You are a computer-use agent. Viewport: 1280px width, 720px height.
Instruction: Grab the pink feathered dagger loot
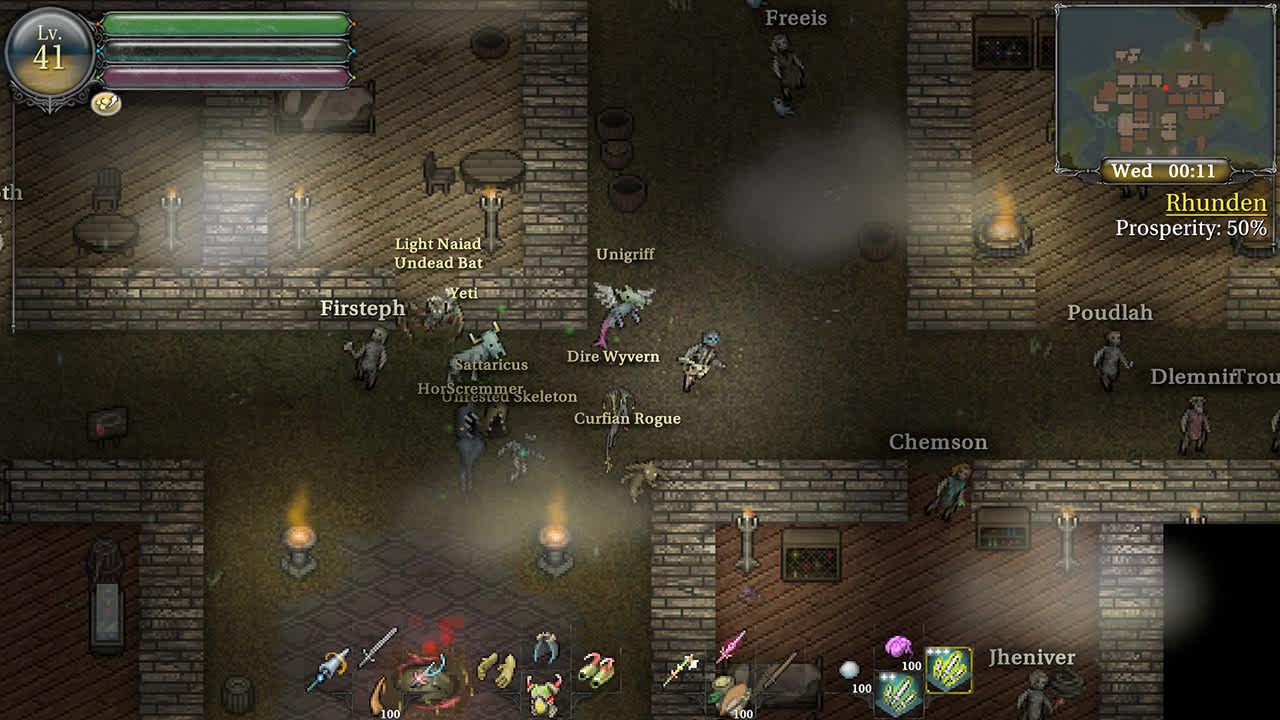point(731,644)
